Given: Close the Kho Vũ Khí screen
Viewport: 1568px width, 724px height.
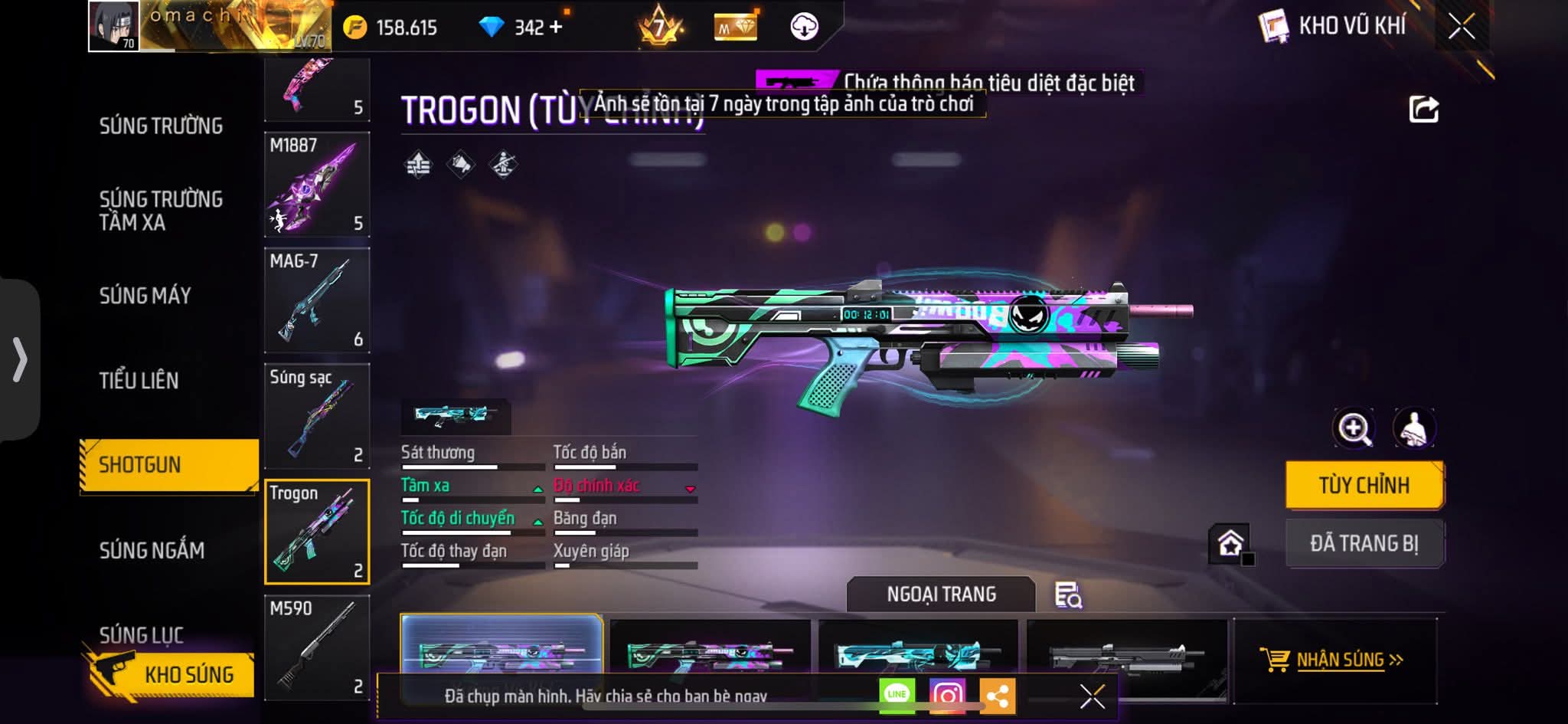Looking at the screenshot, I should coord(1461,27).
